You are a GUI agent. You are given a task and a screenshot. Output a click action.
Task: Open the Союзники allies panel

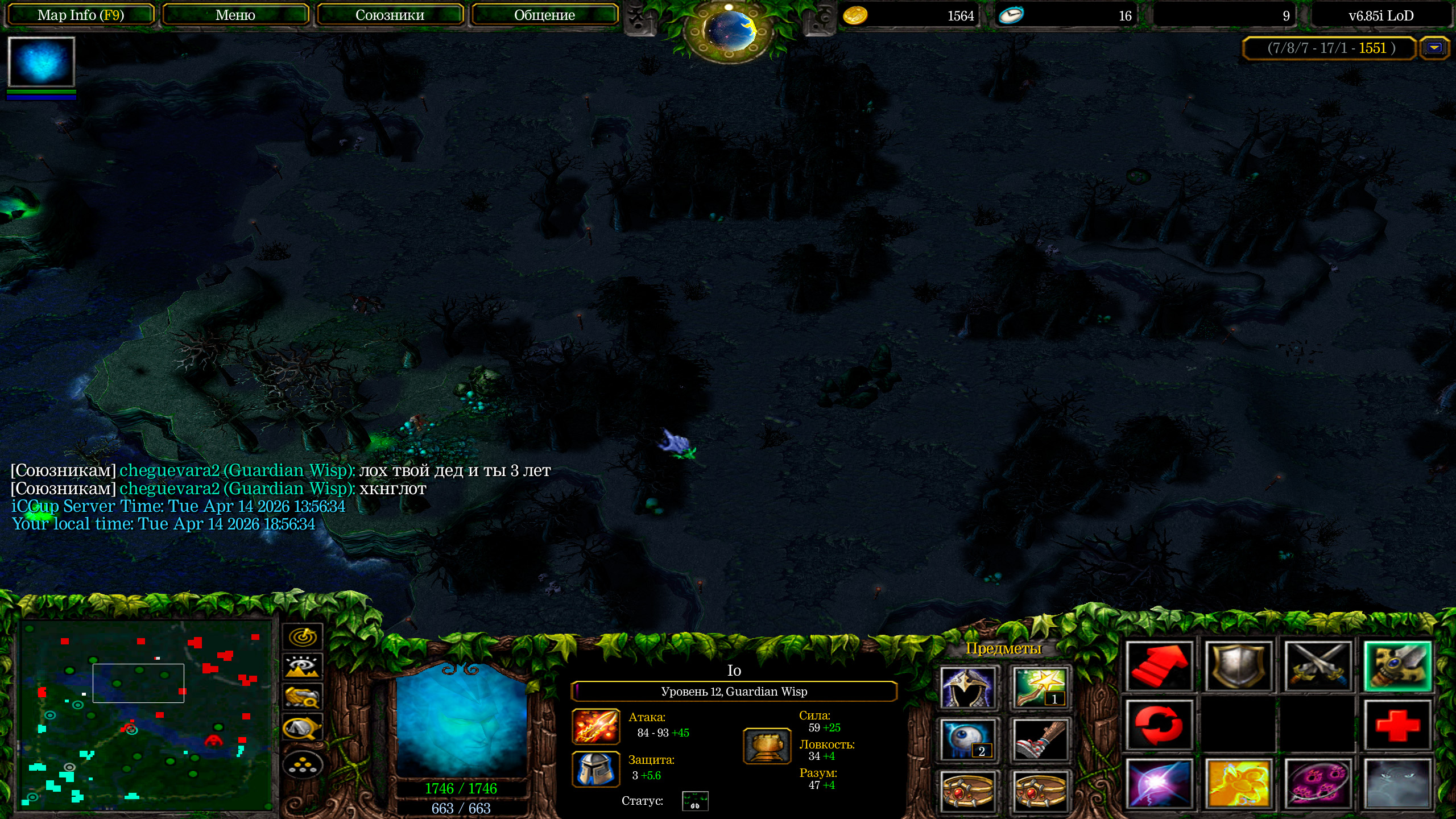coord(390,15)
